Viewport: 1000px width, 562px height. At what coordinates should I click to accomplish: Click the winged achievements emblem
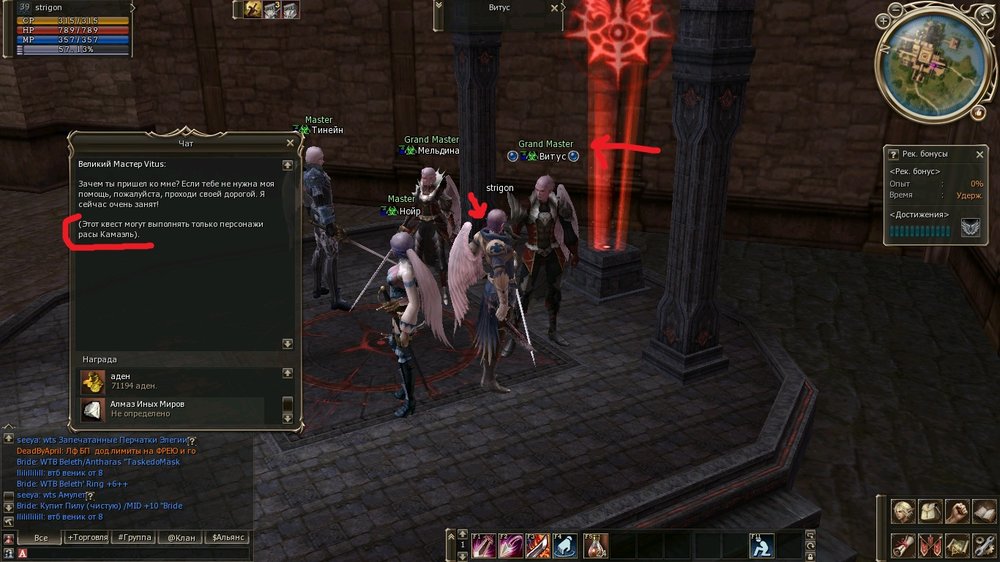coord(971,229)
